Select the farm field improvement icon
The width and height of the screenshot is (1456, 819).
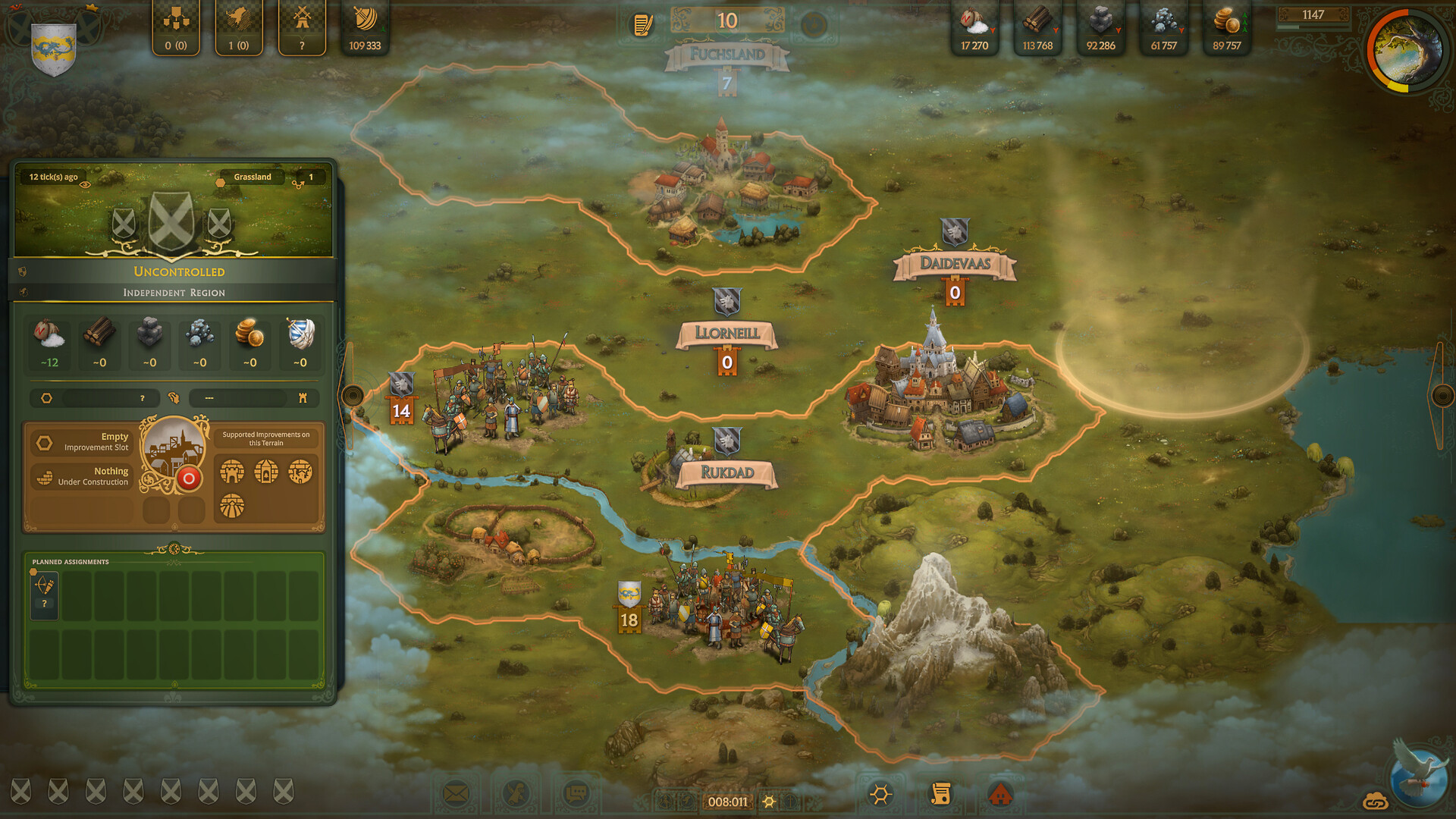coord(231,506)
